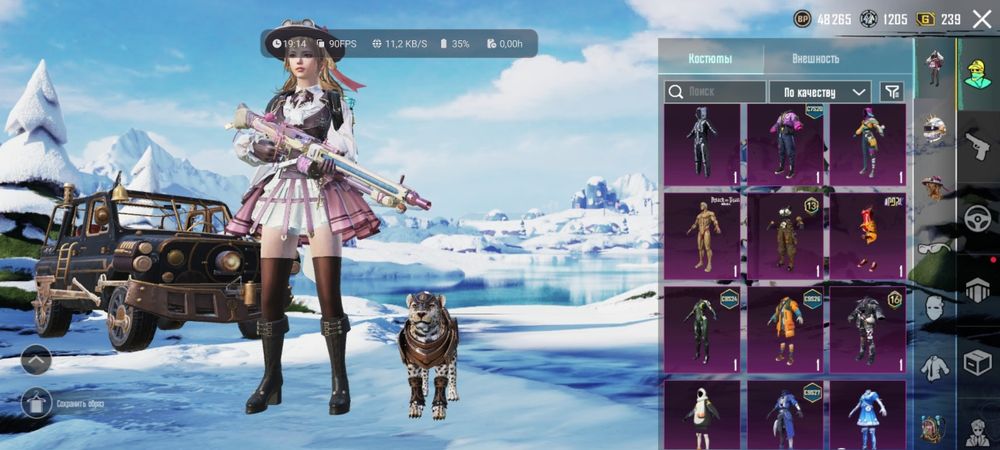The width and height of the screenshot is (1000, 450).
Task: Choose the orange jacket outfit
Action: (785, 327)
